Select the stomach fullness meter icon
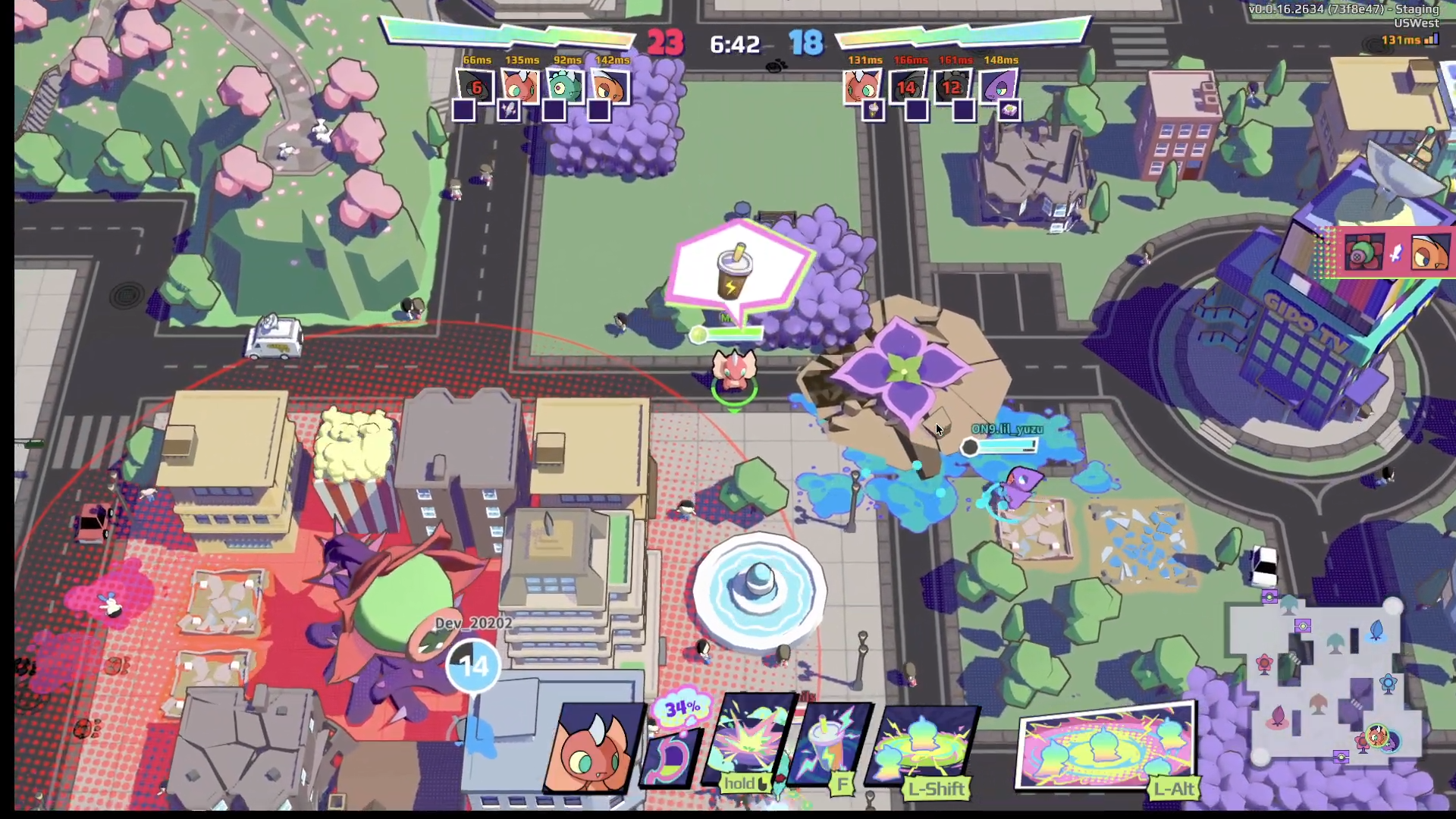 coord(673,747)
